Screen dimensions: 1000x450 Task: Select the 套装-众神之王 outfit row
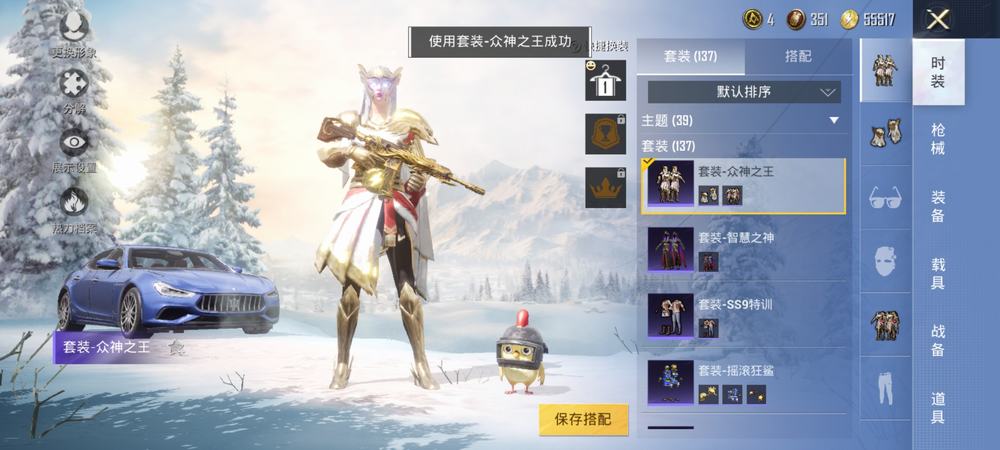point(744,185)
